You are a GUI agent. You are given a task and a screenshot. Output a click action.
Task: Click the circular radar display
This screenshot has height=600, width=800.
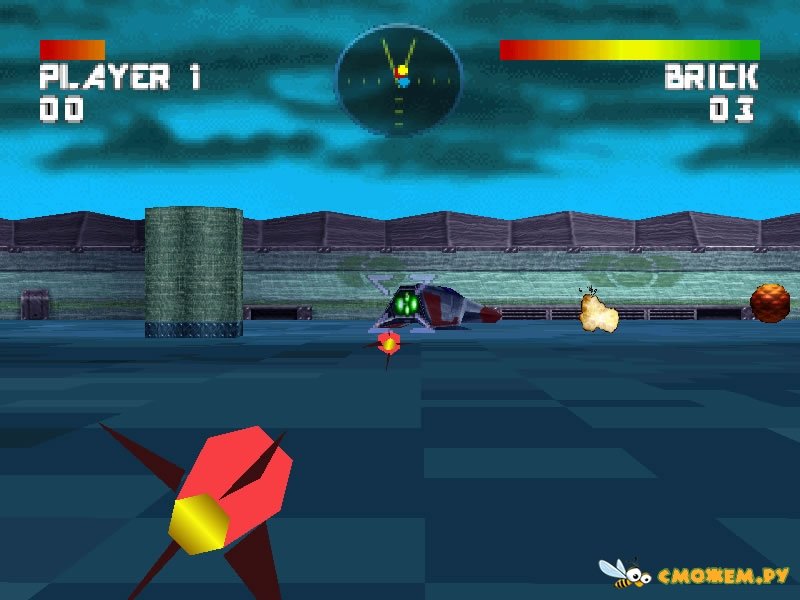click(x=399, y=79)
